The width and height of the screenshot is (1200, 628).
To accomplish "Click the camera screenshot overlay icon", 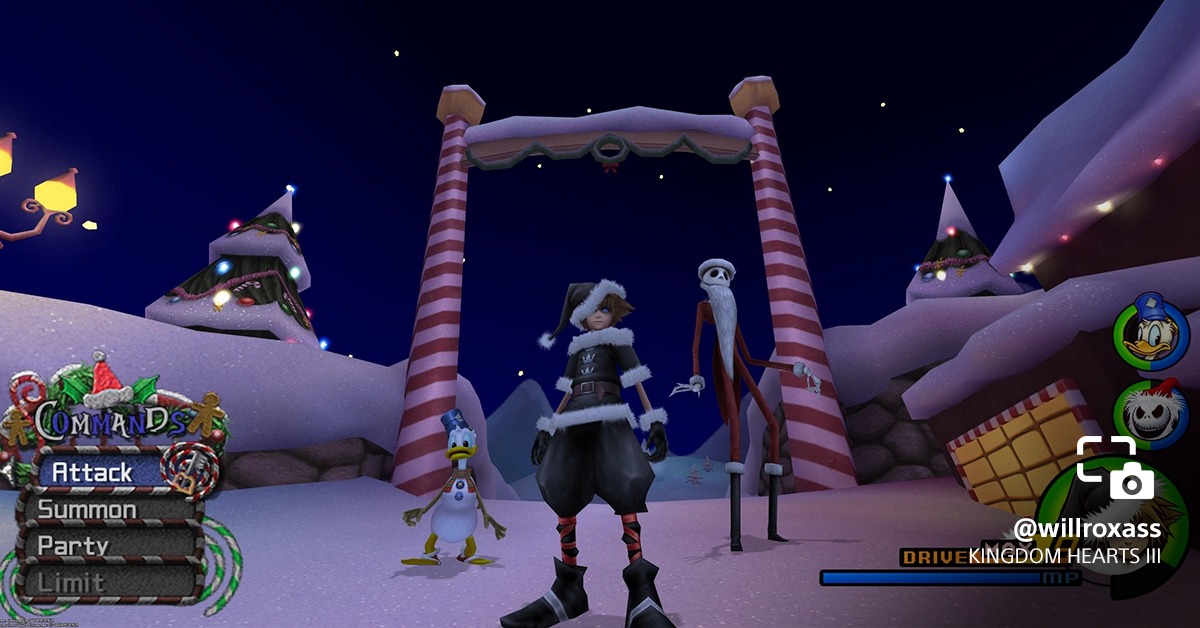I will pos(1115,468).
